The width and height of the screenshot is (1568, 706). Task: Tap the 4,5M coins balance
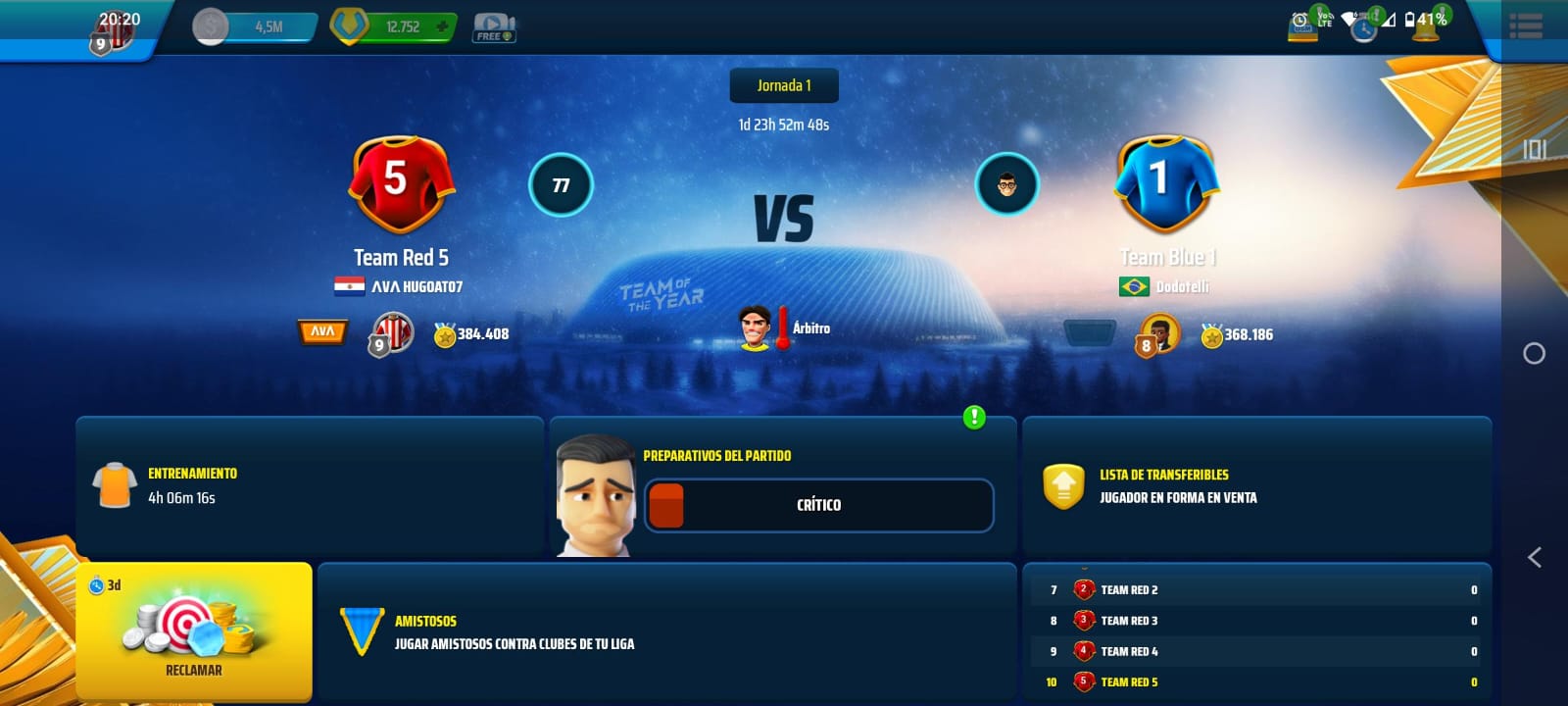coord(255,26)
